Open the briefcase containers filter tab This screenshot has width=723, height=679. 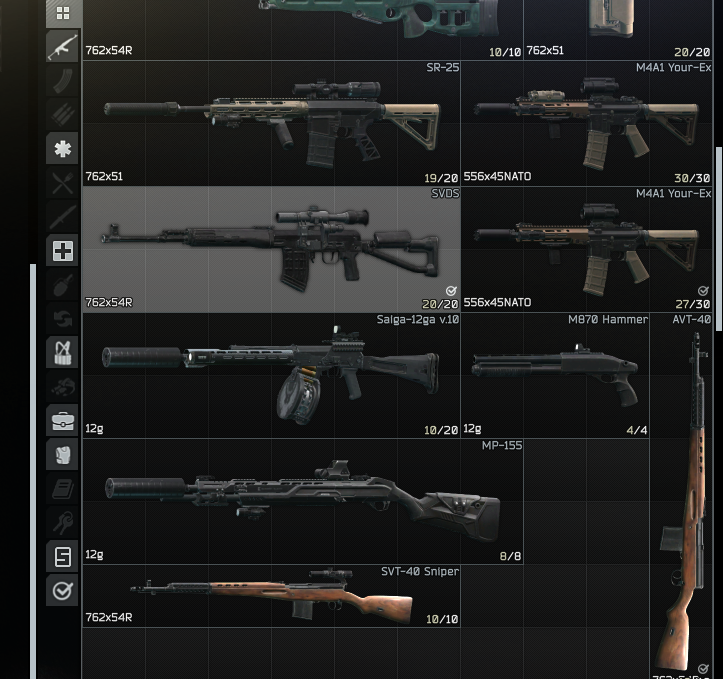(62, 420)
